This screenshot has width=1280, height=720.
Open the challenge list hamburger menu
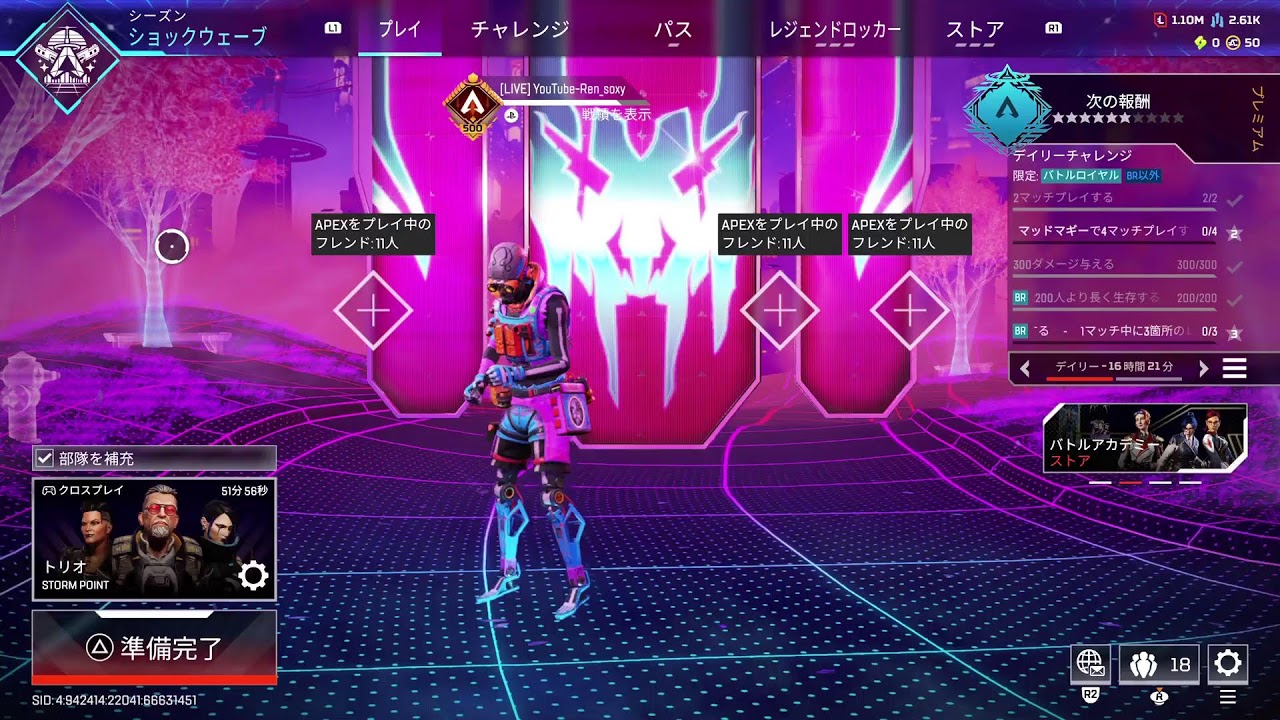point(1235,368)
